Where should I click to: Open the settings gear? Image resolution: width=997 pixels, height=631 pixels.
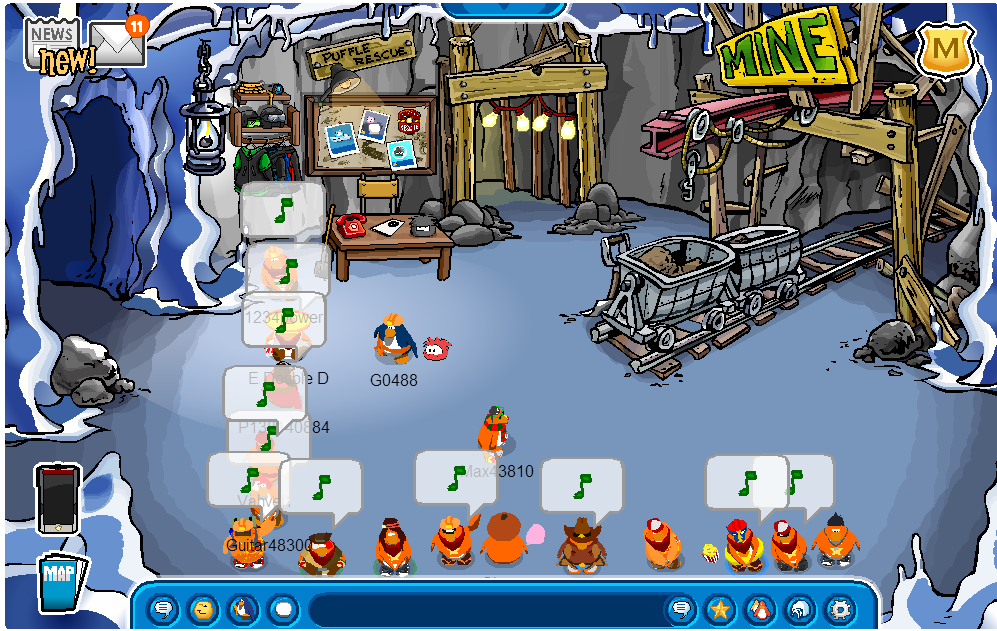pyautogui.click(x=840, y=608)
